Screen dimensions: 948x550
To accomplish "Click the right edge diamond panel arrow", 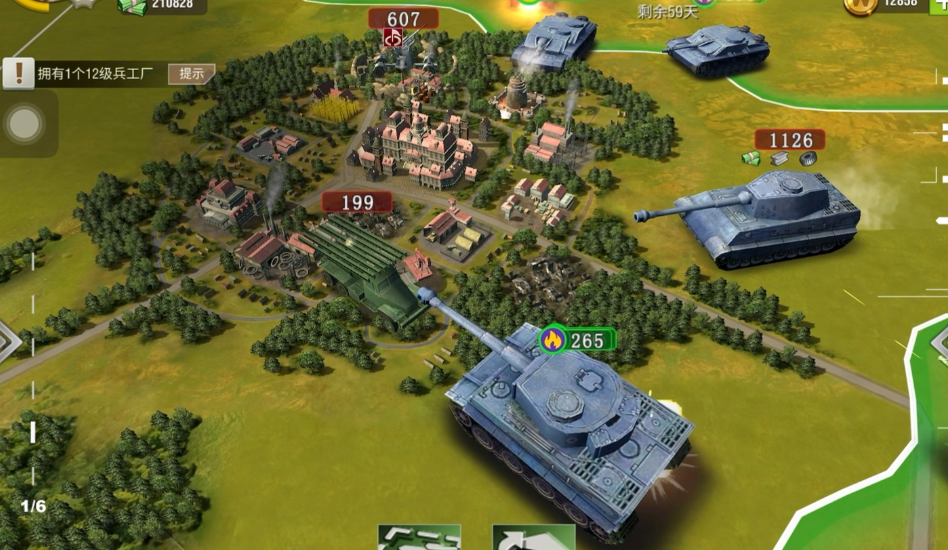I will pyautogui.click(x=940, y=341).
